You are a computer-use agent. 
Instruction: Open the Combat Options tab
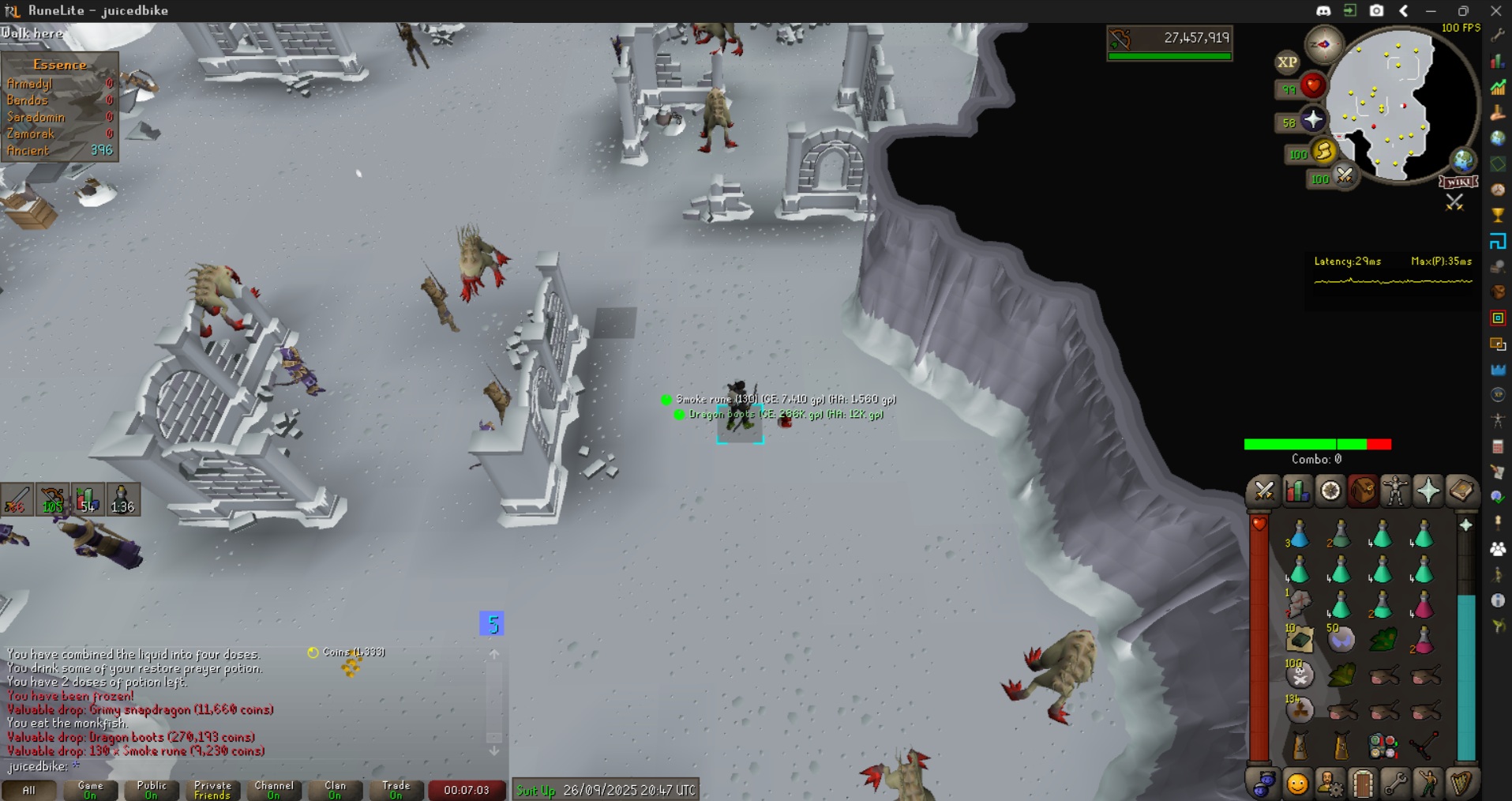click(1263, 491)
